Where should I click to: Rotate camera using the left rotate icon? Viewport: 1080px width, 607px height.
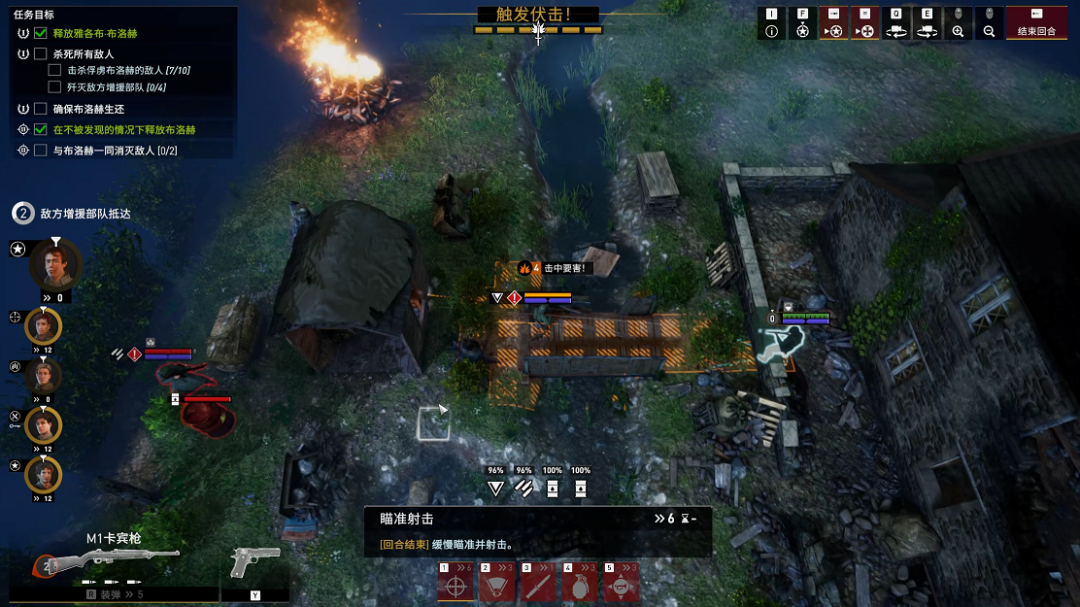point(896,31)
